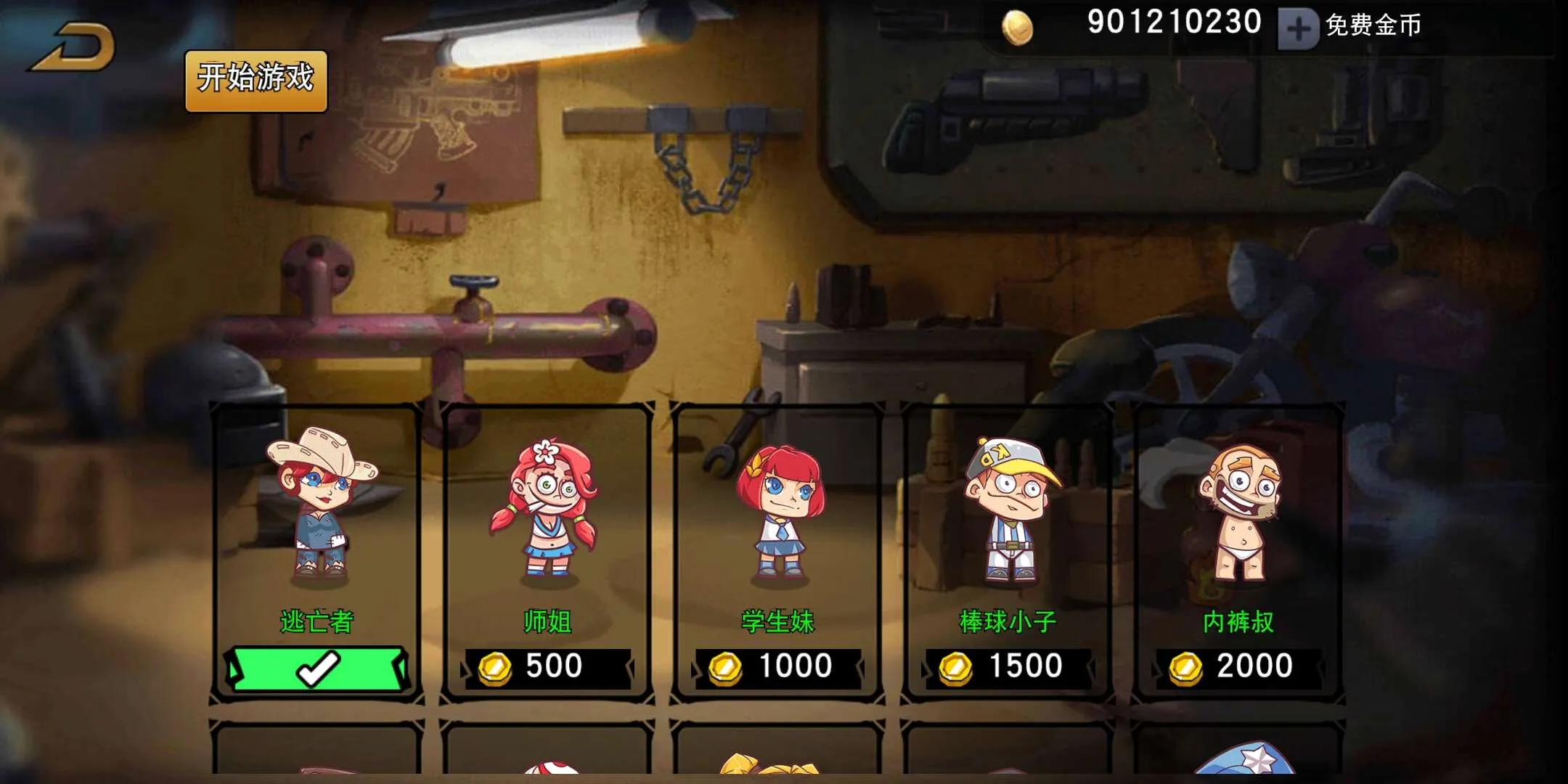The image size is (1568, 784).
Task: Buy 师姐 for 500 coins
Action: click(x=548, y=667)
